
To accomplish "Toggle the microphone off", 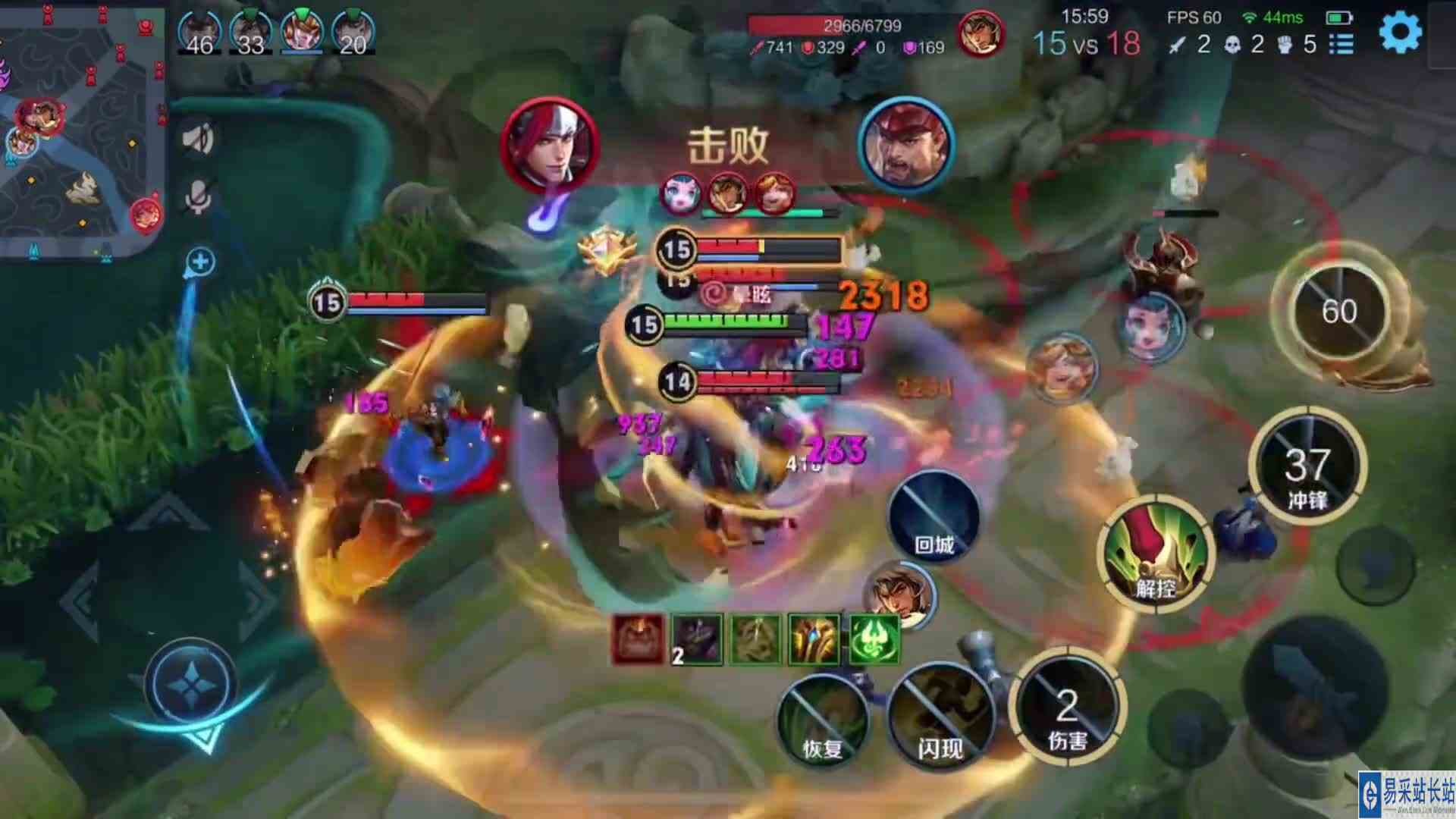I will click(x=199, y=197).
